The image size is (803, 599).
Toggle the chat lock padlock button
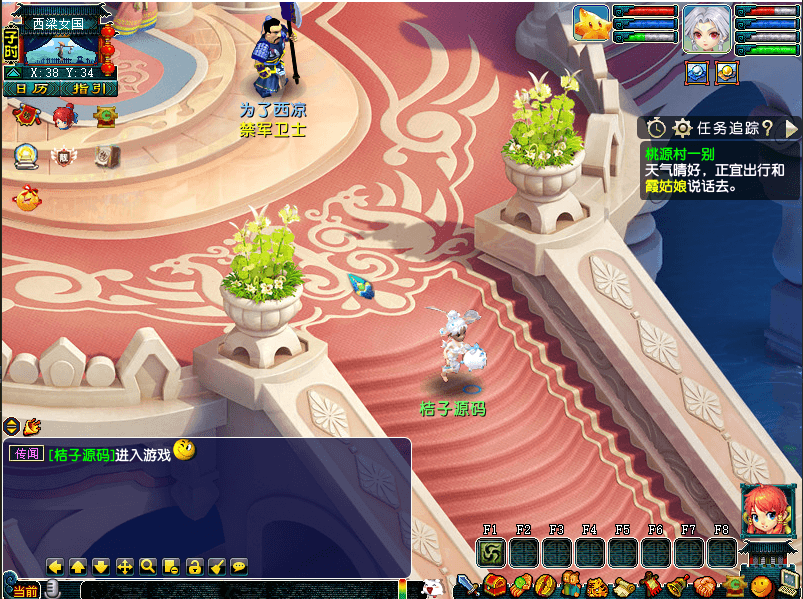tap(194, 567)
